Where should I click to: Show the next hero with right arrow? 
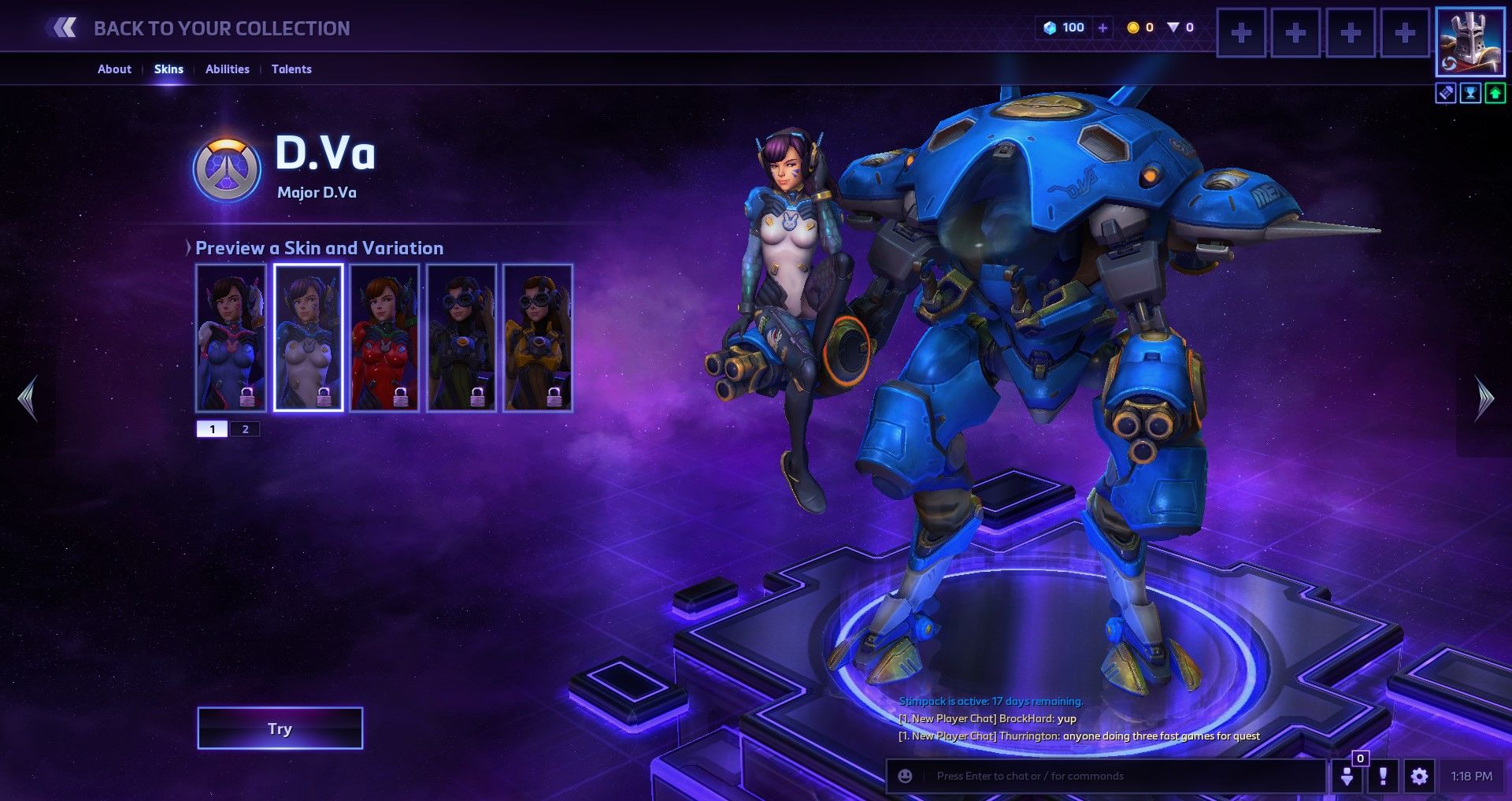point(1484,399)
